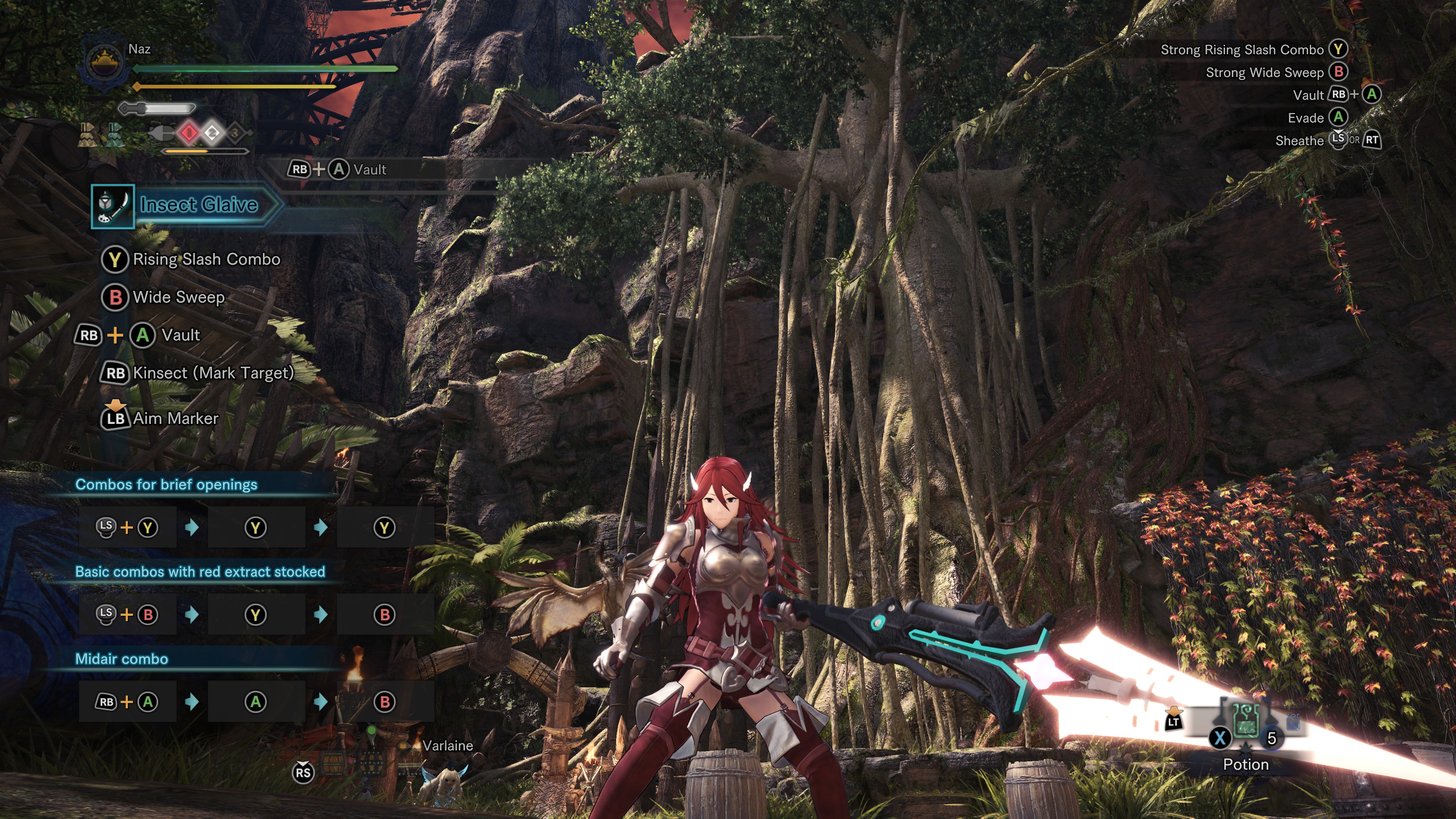Open the Midair combo section

pos(121,659)
